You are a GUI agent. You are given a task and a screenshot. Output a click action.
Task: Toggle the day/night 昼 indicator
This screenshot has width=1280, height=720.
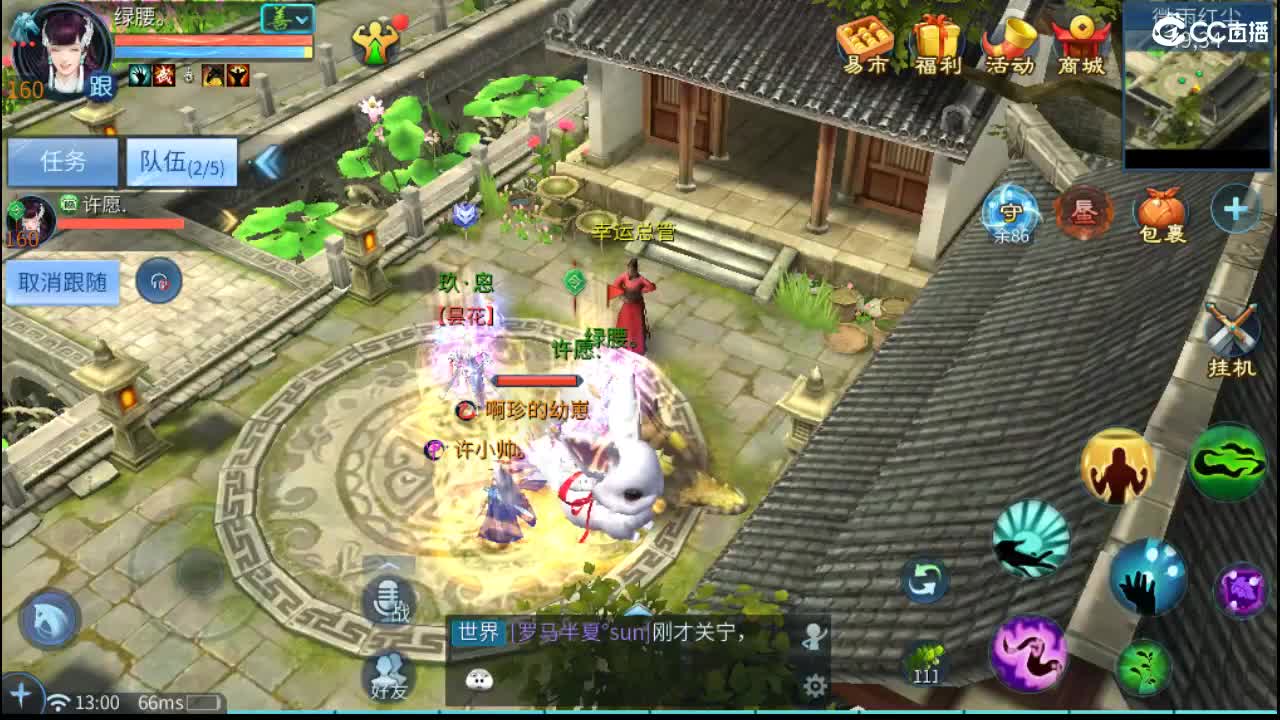point(1083,213)
